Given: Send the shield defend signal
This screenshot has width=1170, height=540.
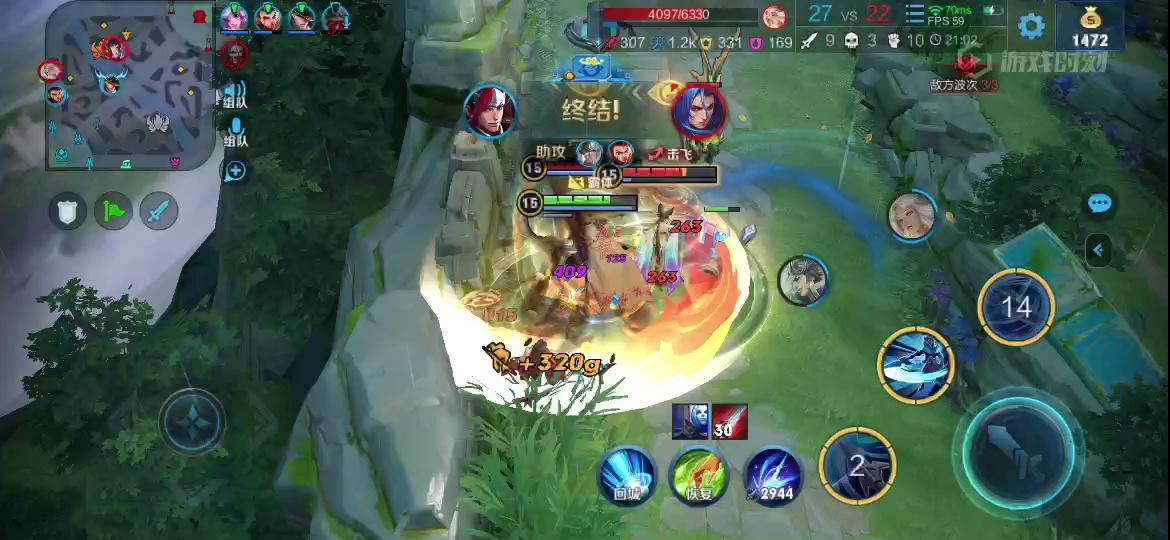Looking at the screenshot, I should pyautogui.click(x=68, y=210).
